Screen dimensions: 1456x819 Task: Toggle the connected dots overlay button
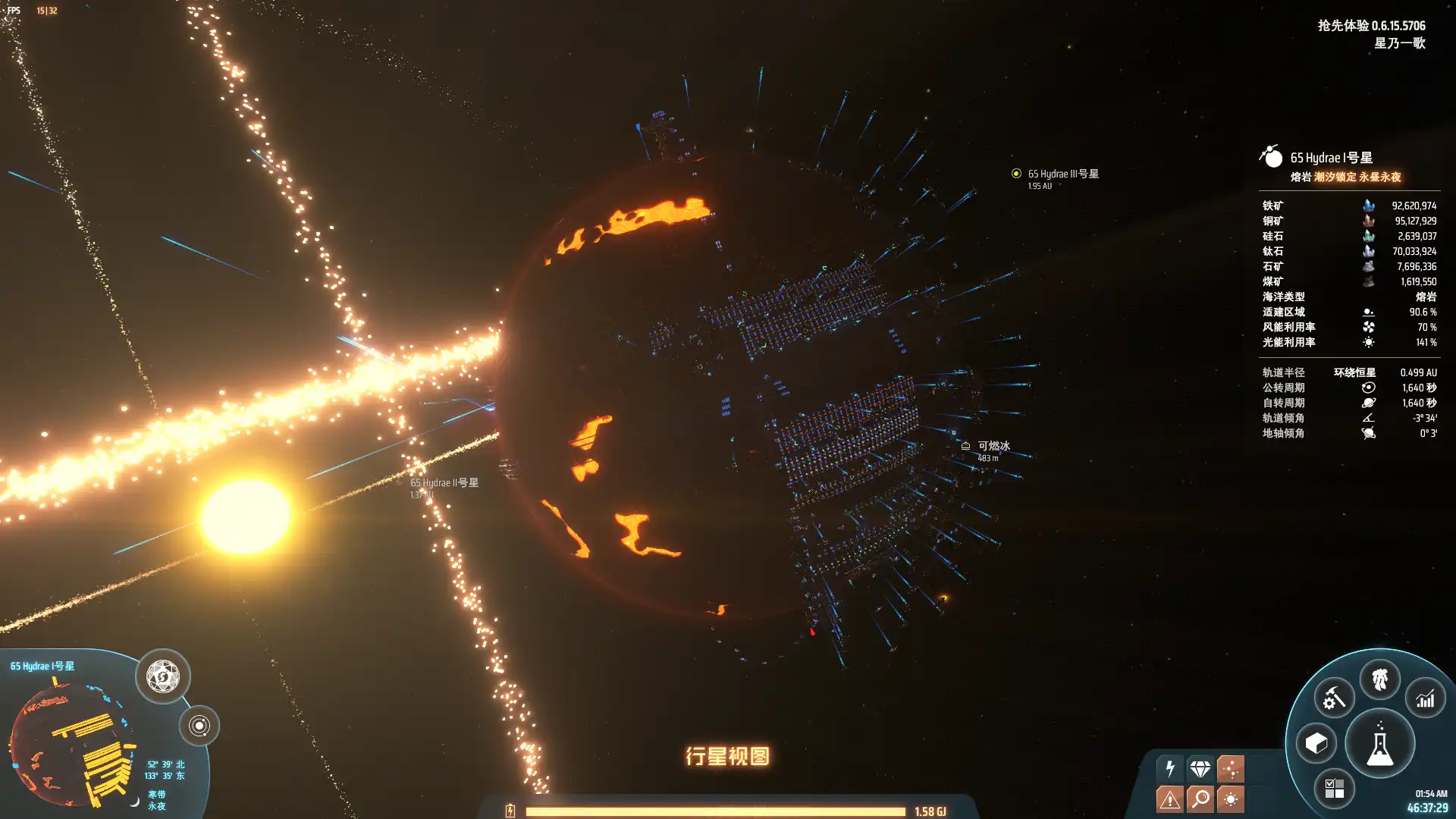point(1230,768)
